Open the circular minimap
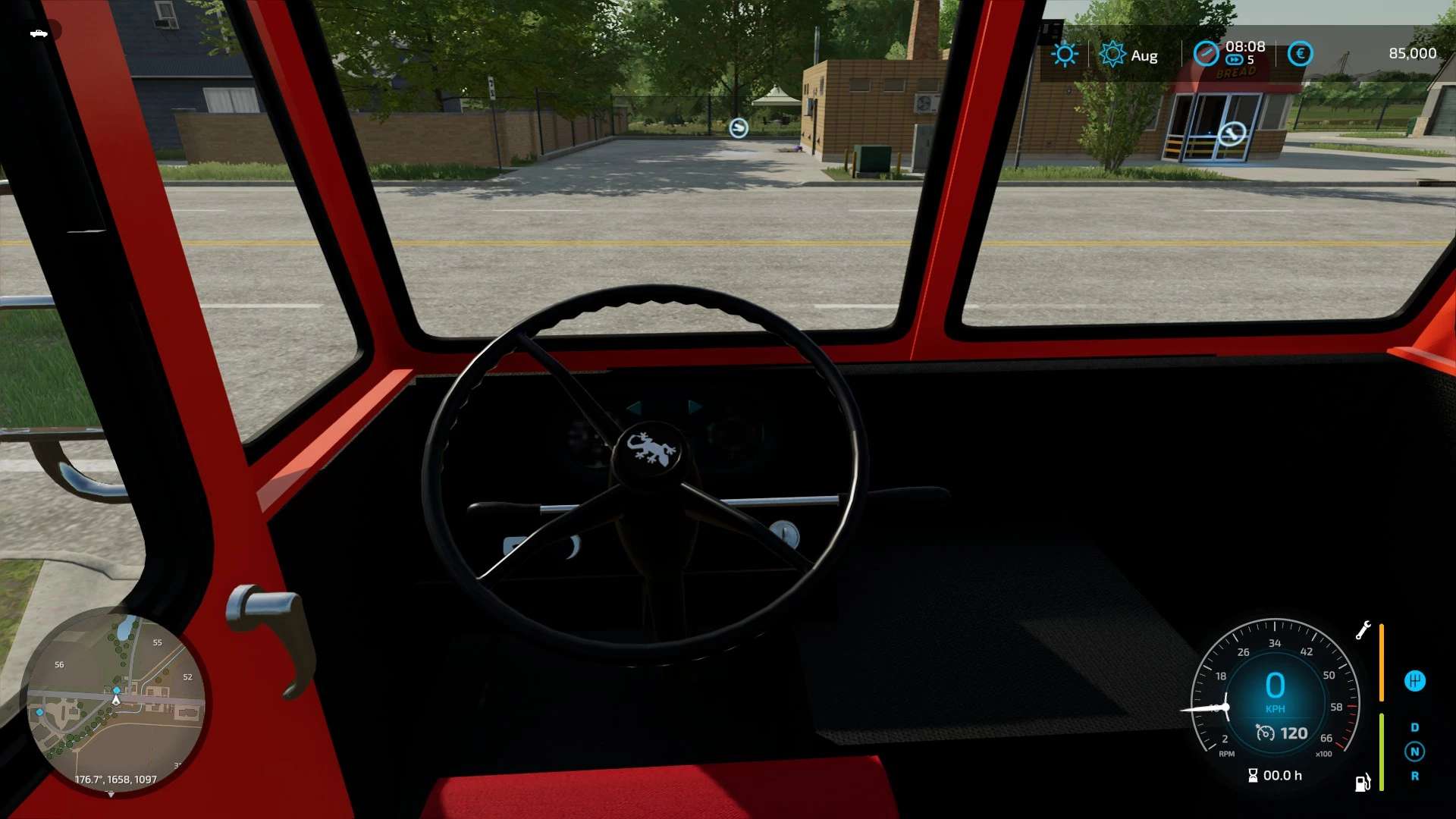 click(x=115, y=701)
